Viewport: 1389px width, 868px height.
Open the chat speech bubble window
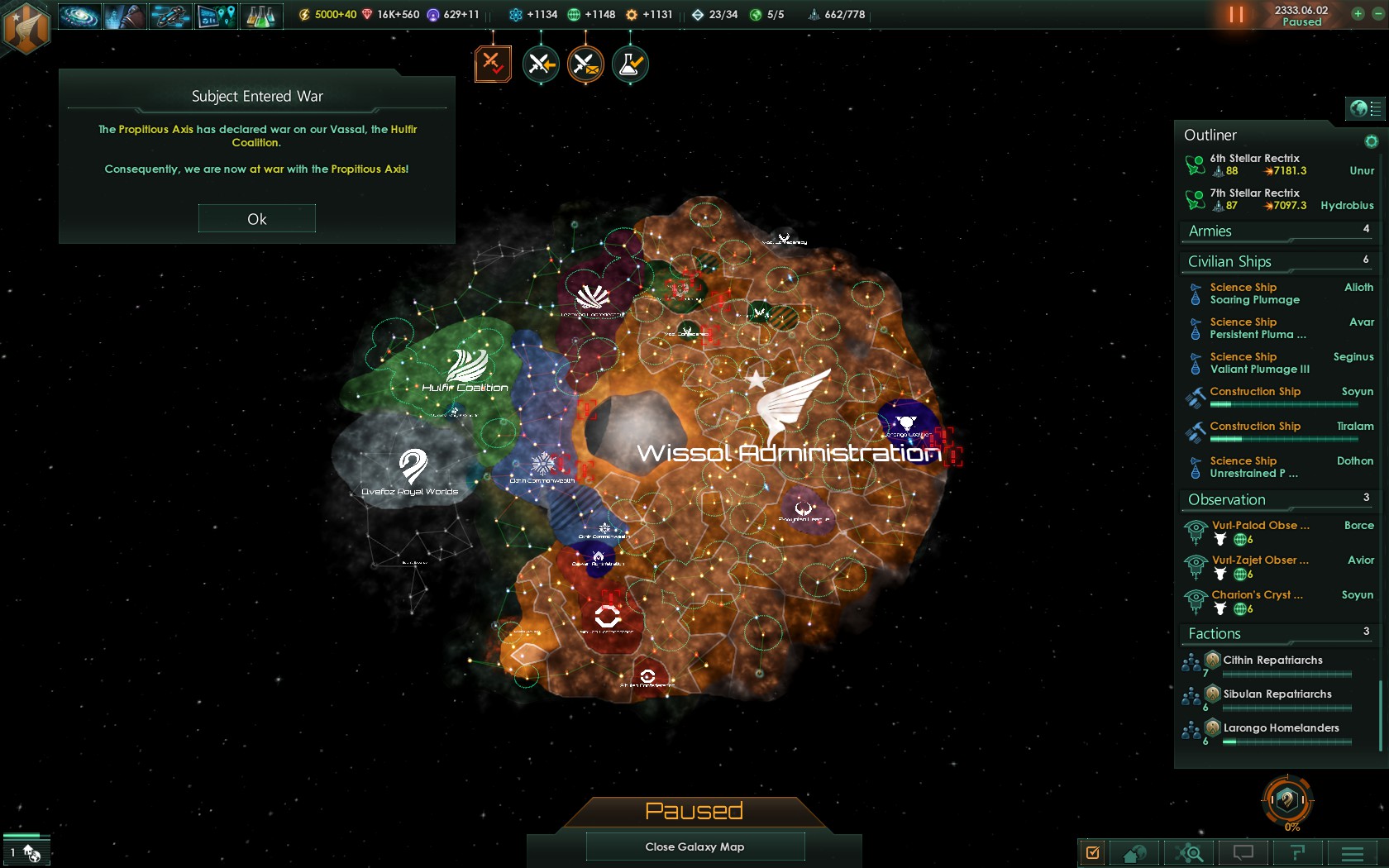point(1243,852)
